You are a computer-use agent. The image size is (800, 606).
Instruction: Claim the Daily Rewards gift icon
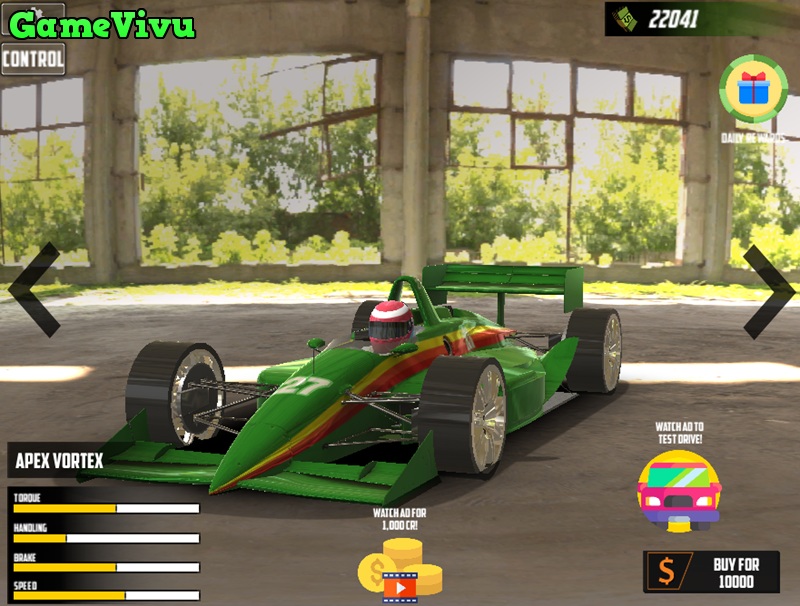point(753,90)
